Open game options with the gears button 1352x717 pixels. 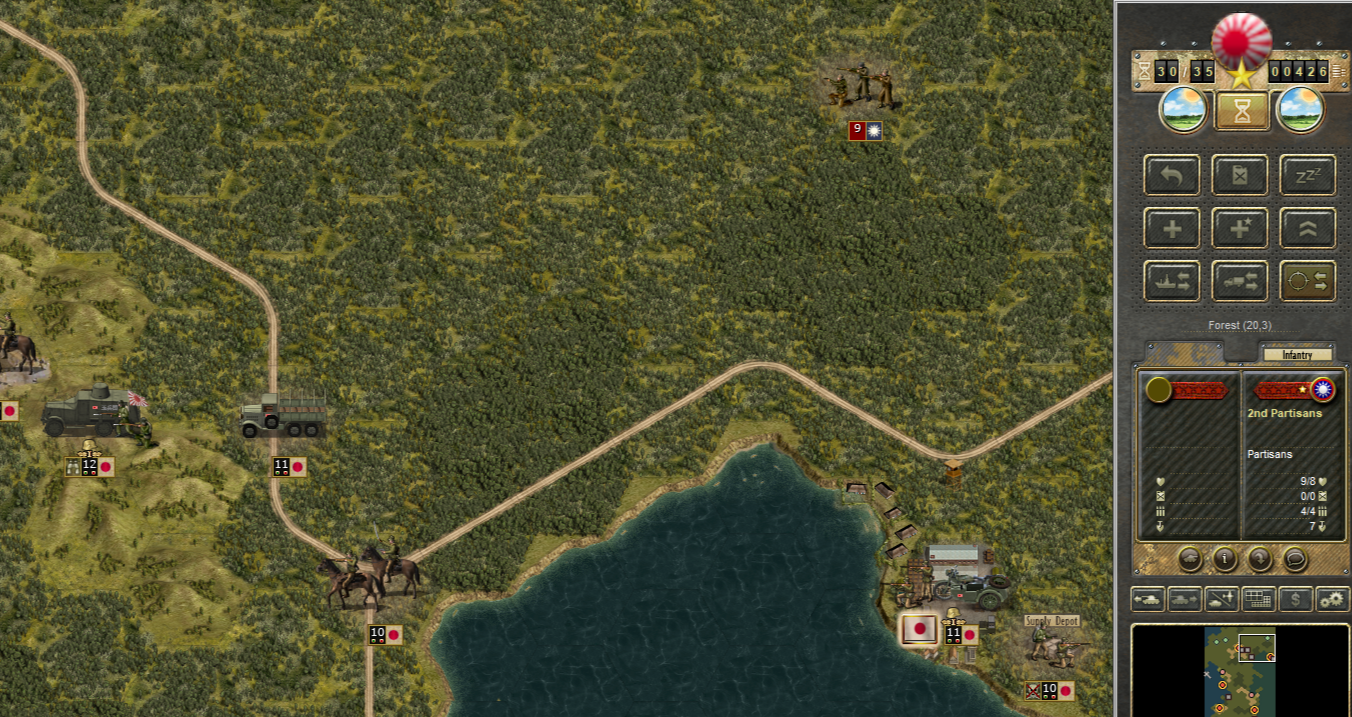pyautogui.click(x=1332, y=600)
